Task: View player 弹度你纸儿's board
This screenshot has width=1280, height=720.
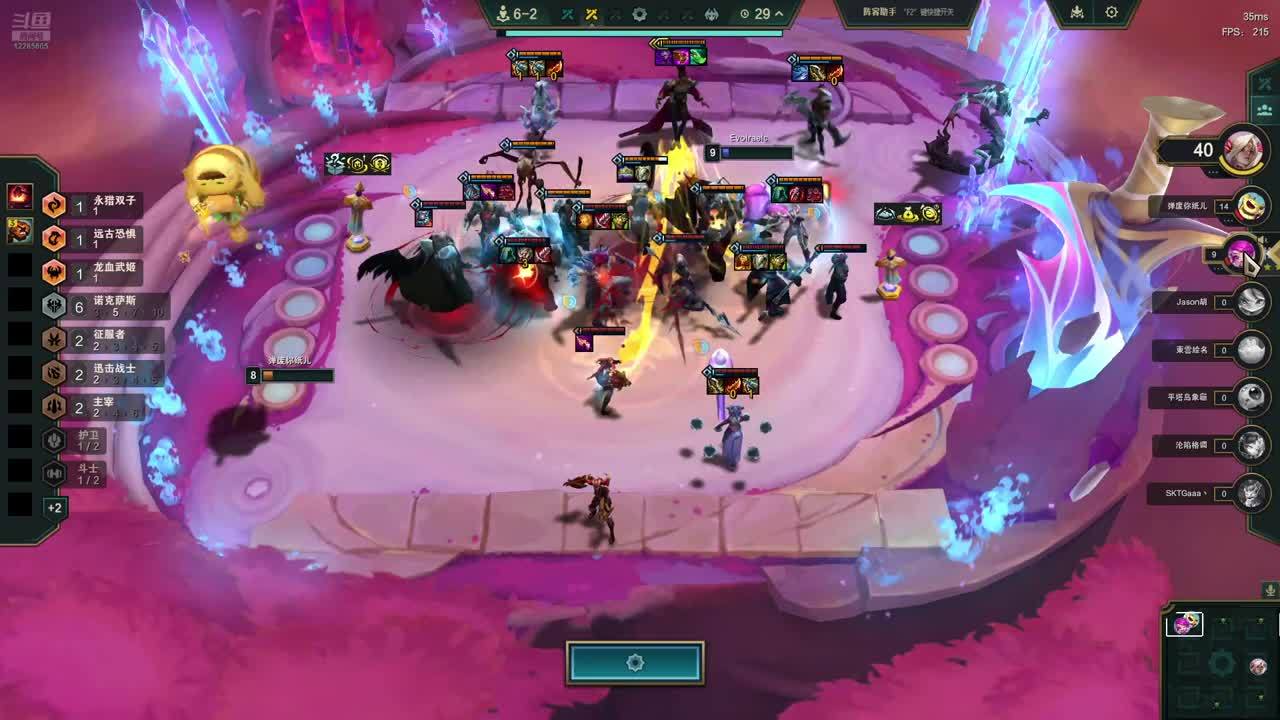Action: pos(1250,207)
